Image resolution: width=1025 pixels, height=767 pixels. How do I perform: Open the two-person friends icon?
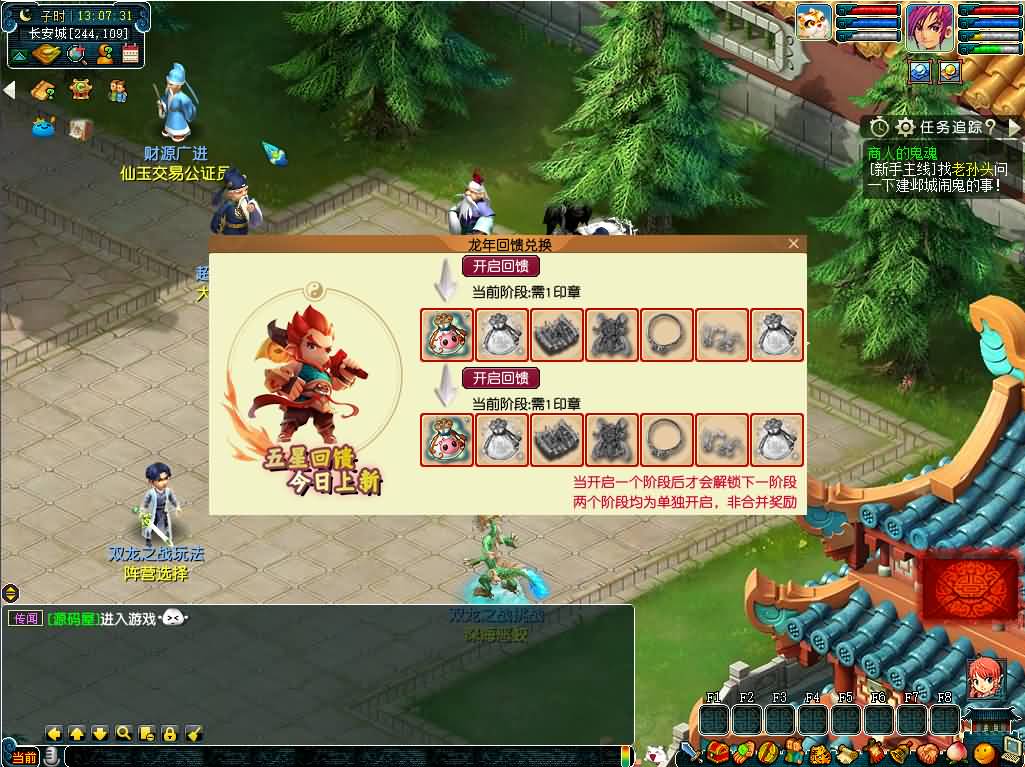118,90
